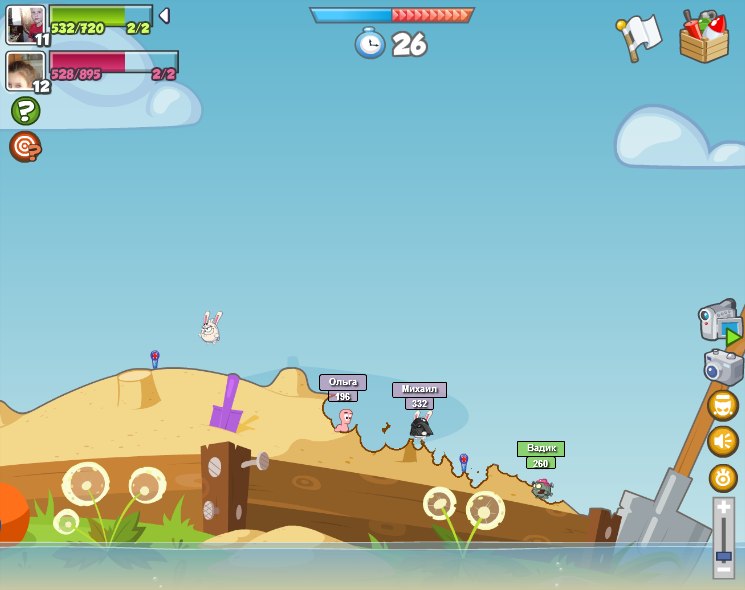Click the white surrender flag
This screenshot has height=590, width=745.
(640, 36)
